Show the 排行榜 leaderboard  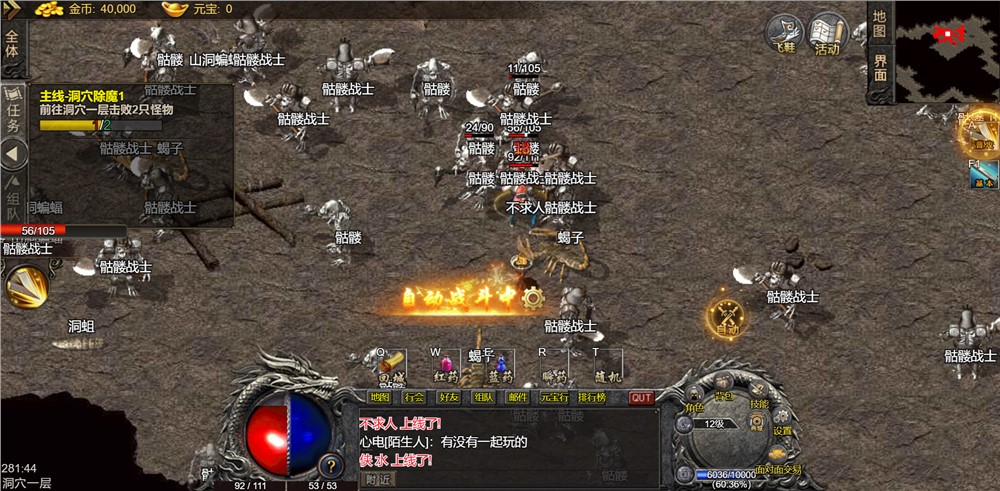tap(592, 397)
